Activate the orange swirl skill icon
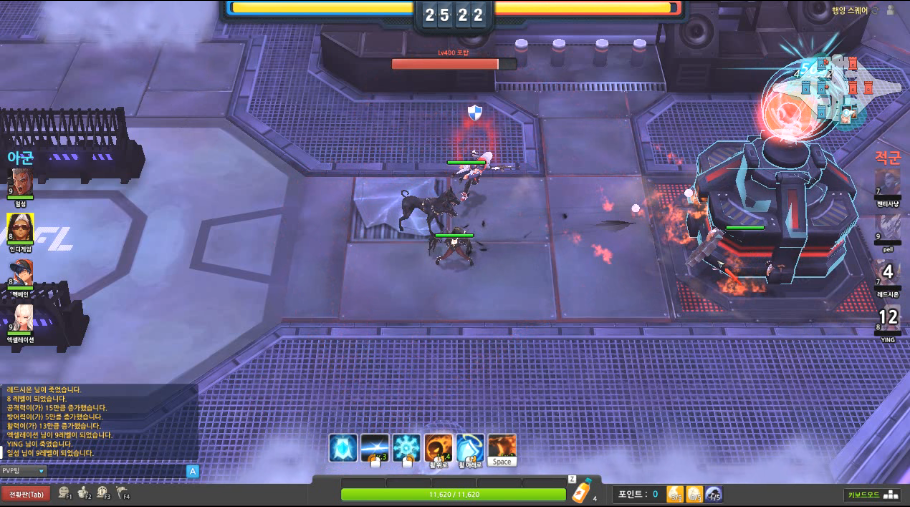910x507 pixels. [438, 447]
